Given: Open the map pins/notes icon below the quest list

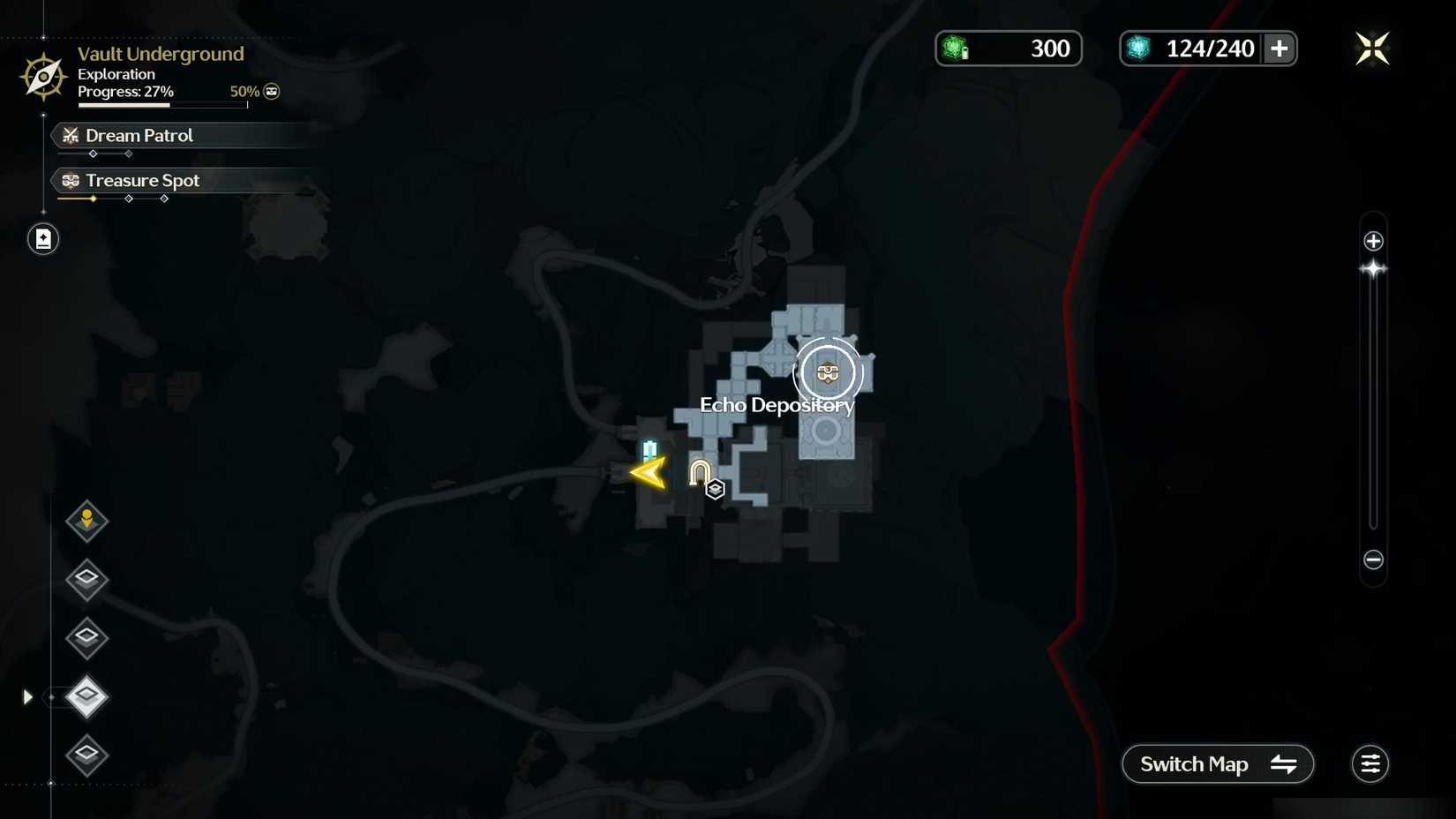Looking at the screenshot, I should 41,238.
